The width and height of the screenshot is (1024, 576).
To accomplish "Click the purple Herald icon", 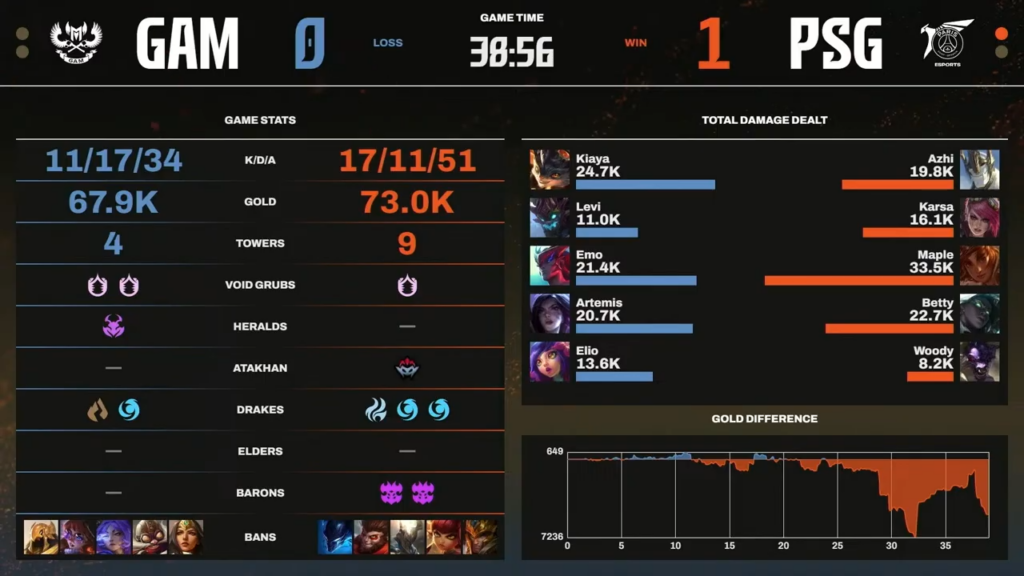I will pos(113,326).
